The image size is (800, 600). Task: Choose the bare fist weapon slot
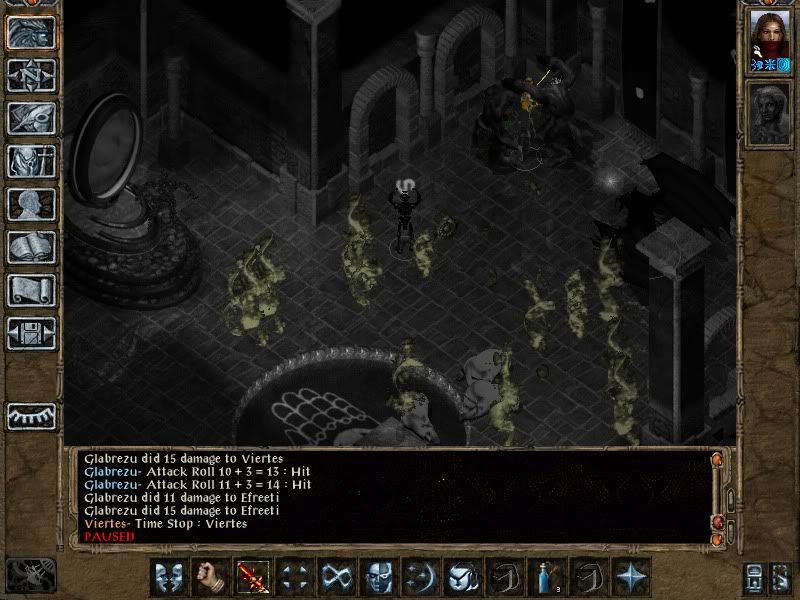pos(211,578)
